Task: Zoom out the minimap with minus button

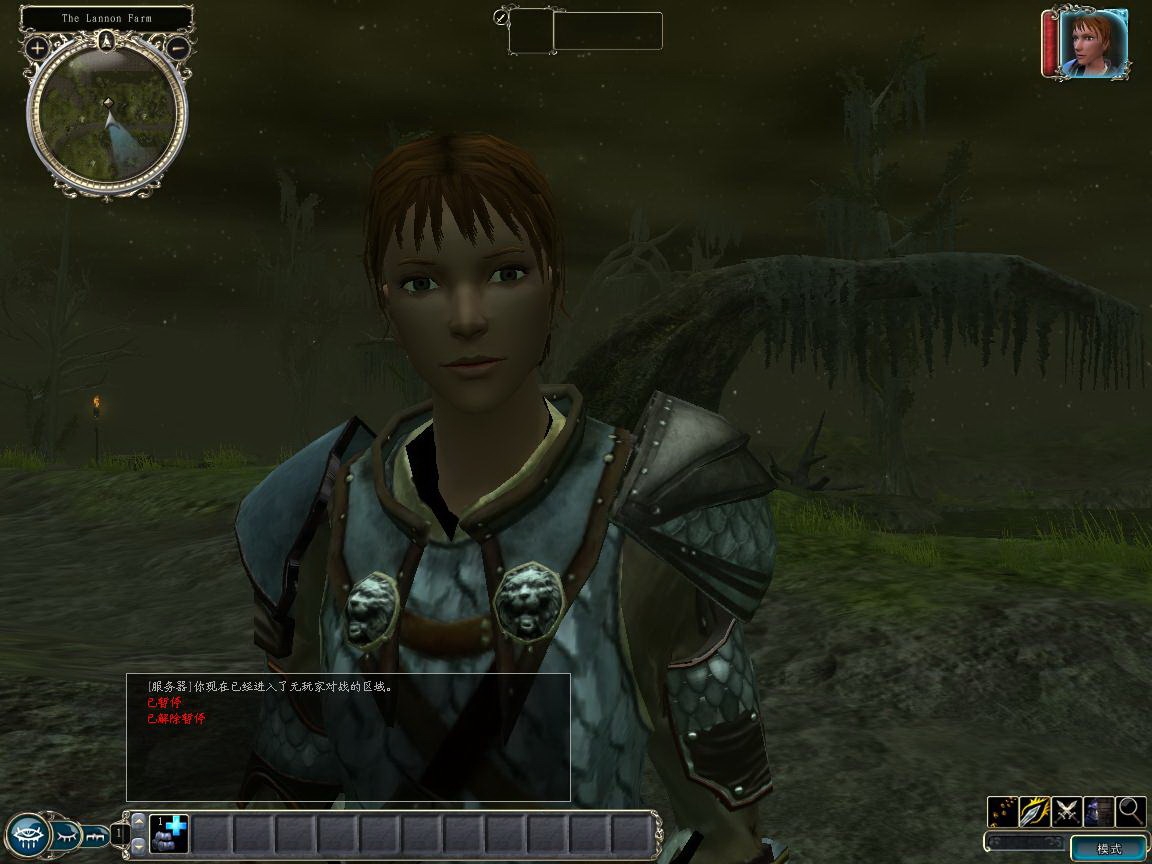Action: pyautogui.click(x=177, y=47)
